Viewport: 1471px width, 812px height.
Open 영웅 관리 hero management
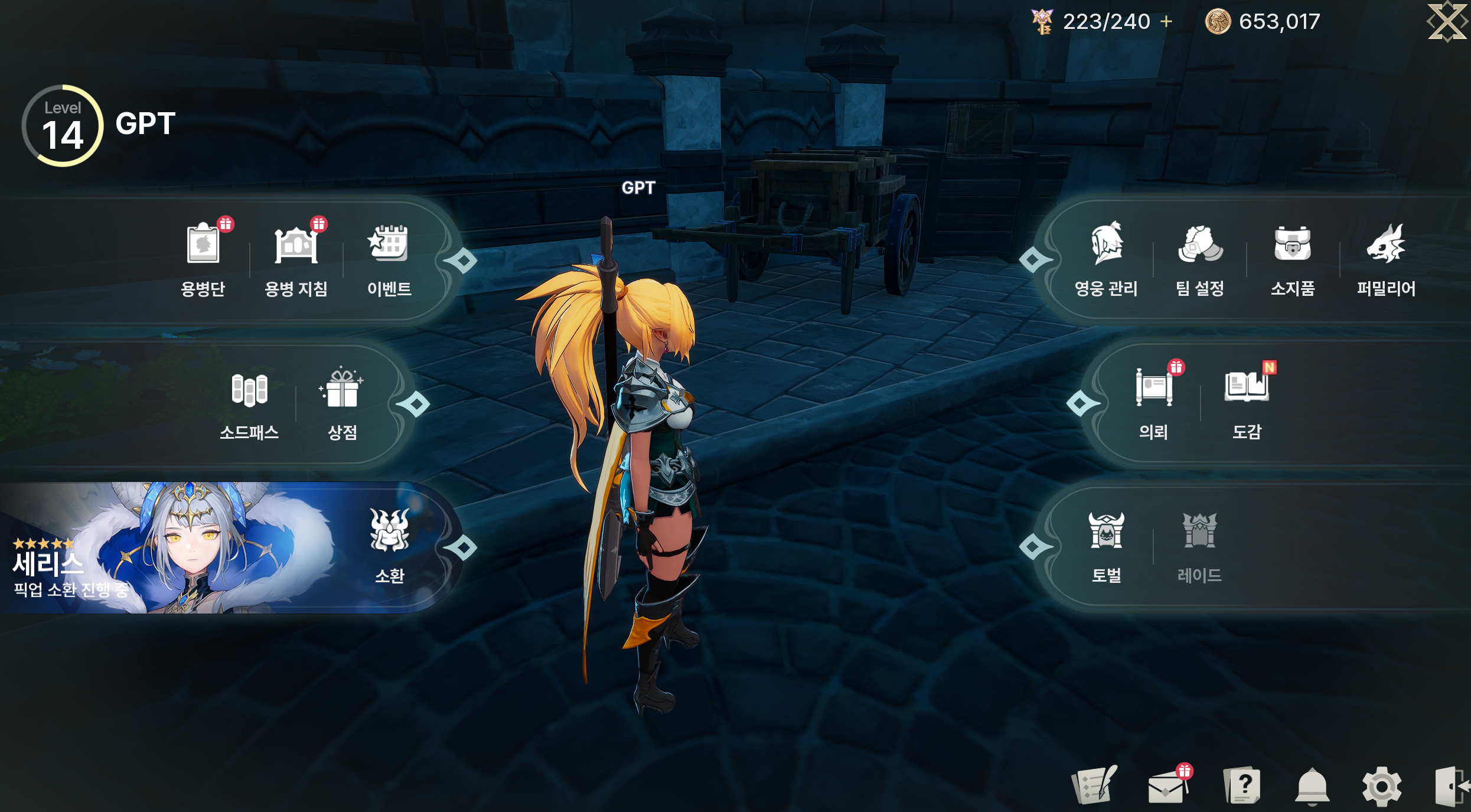point(1106,258)
